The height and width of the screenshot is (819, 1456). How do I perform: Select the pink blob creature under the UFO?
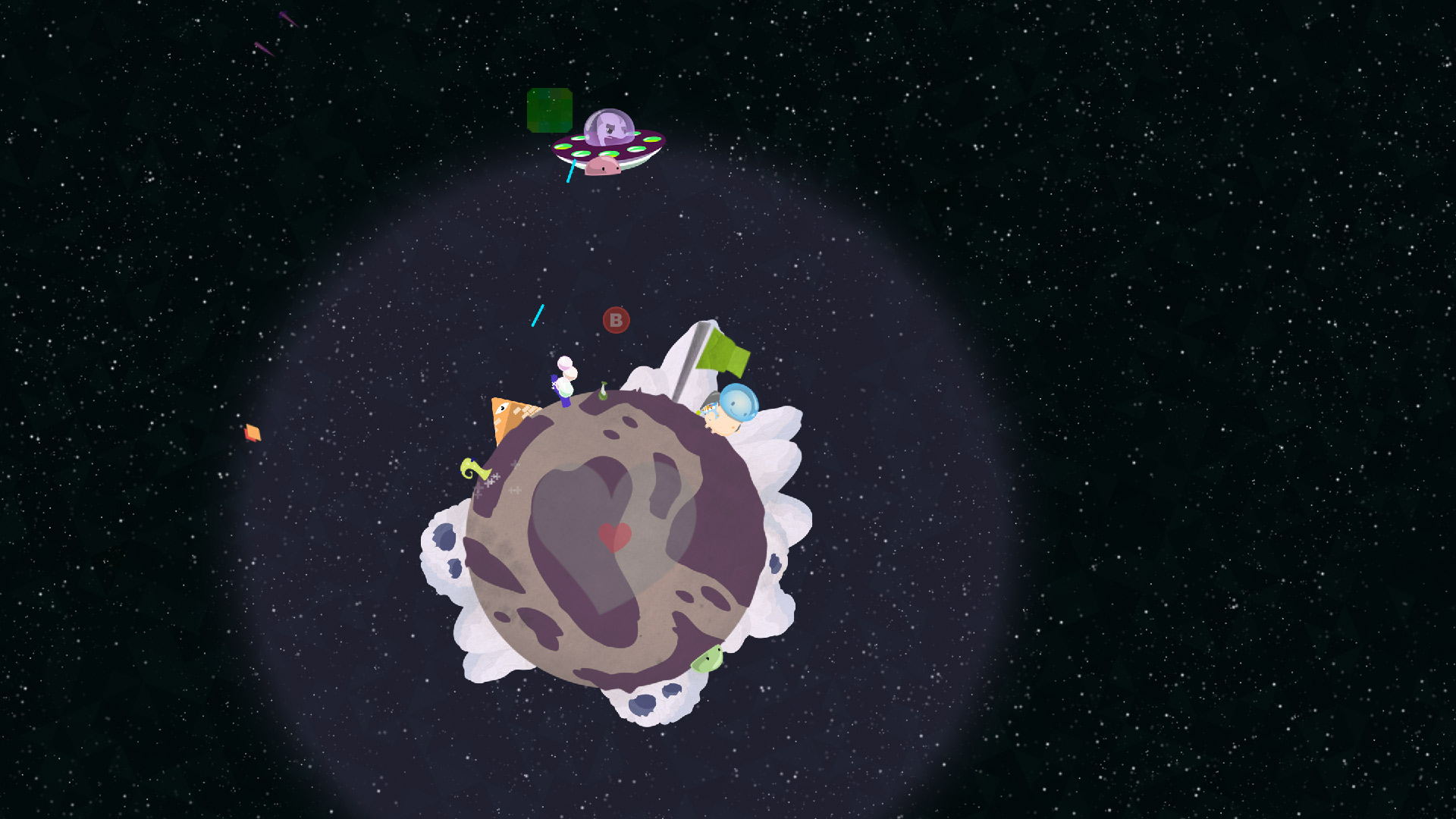click(x=604, y=164)
